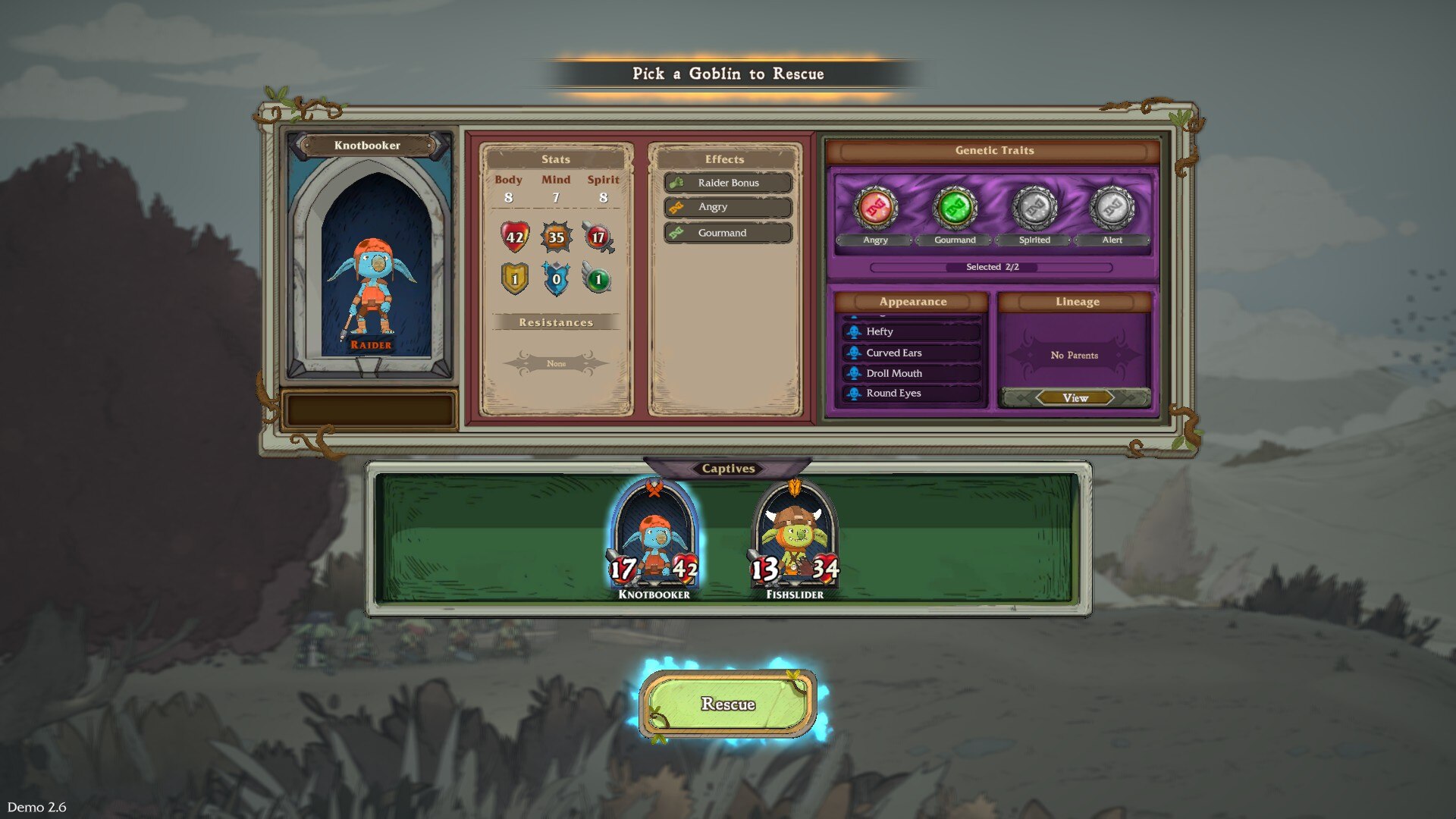Viewport: 1456px width, 819px height.
Task: Toggle the Angry genetic trait
Action: tap(876, 208)
